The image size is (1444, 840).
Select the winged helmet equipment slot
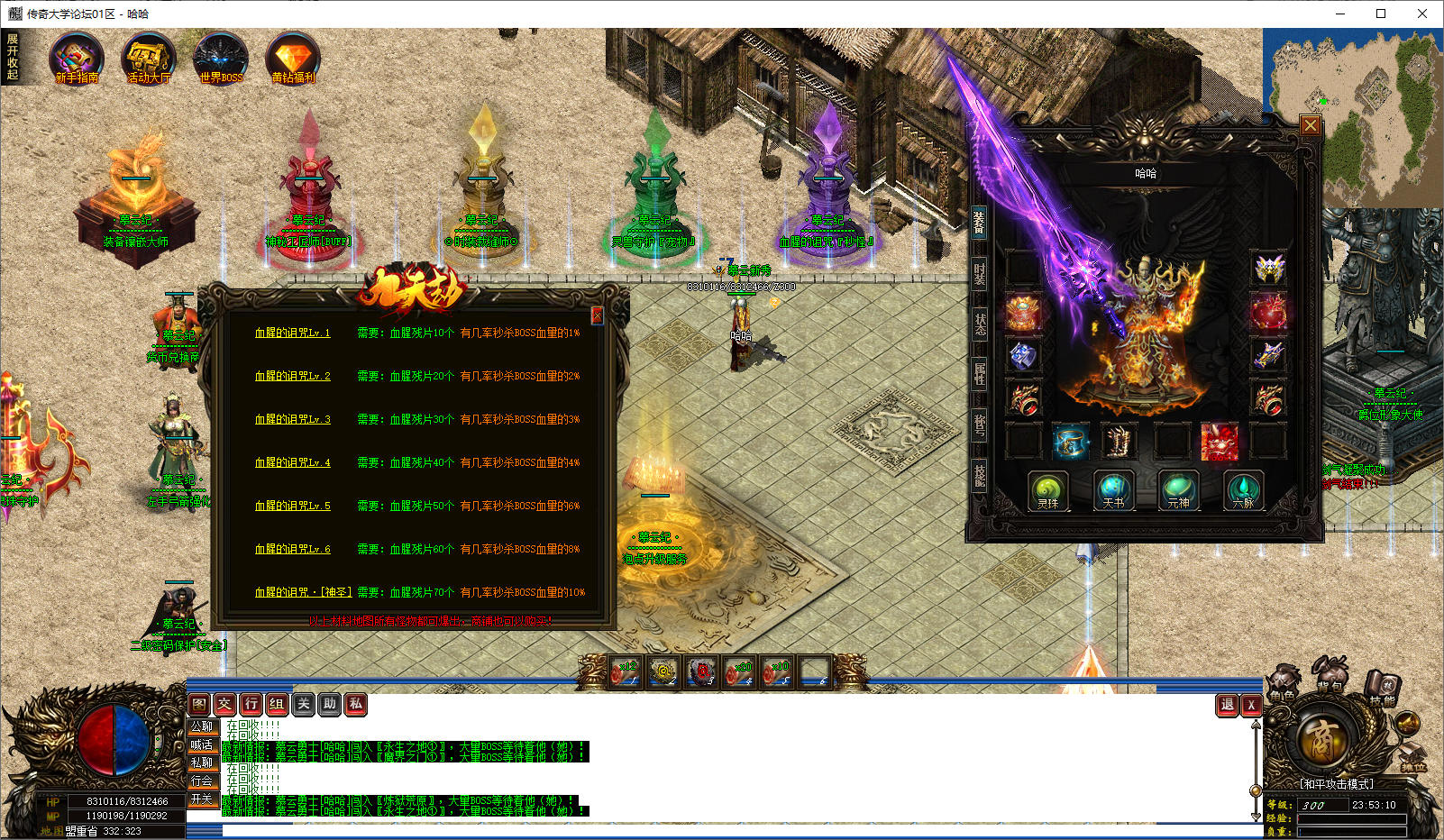1268,268
